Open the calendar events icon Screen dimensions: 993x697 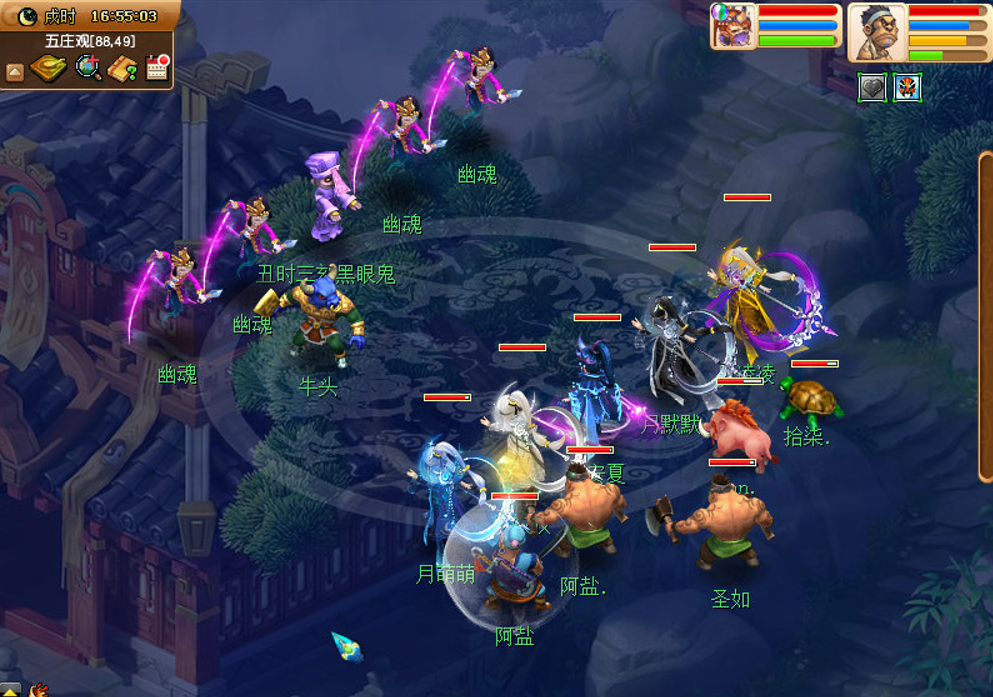tap(157, 67)
